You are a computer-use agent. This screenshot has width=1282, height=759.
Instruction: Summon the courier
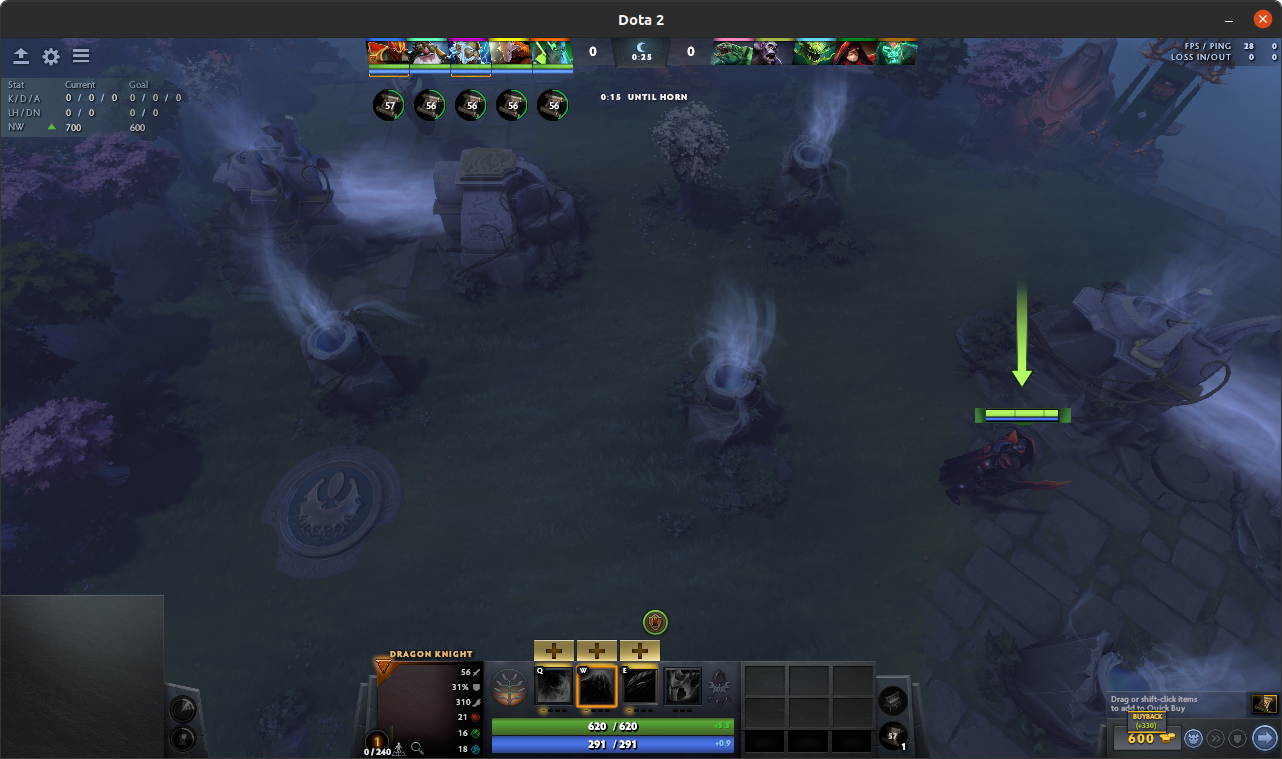[1193, 738]
